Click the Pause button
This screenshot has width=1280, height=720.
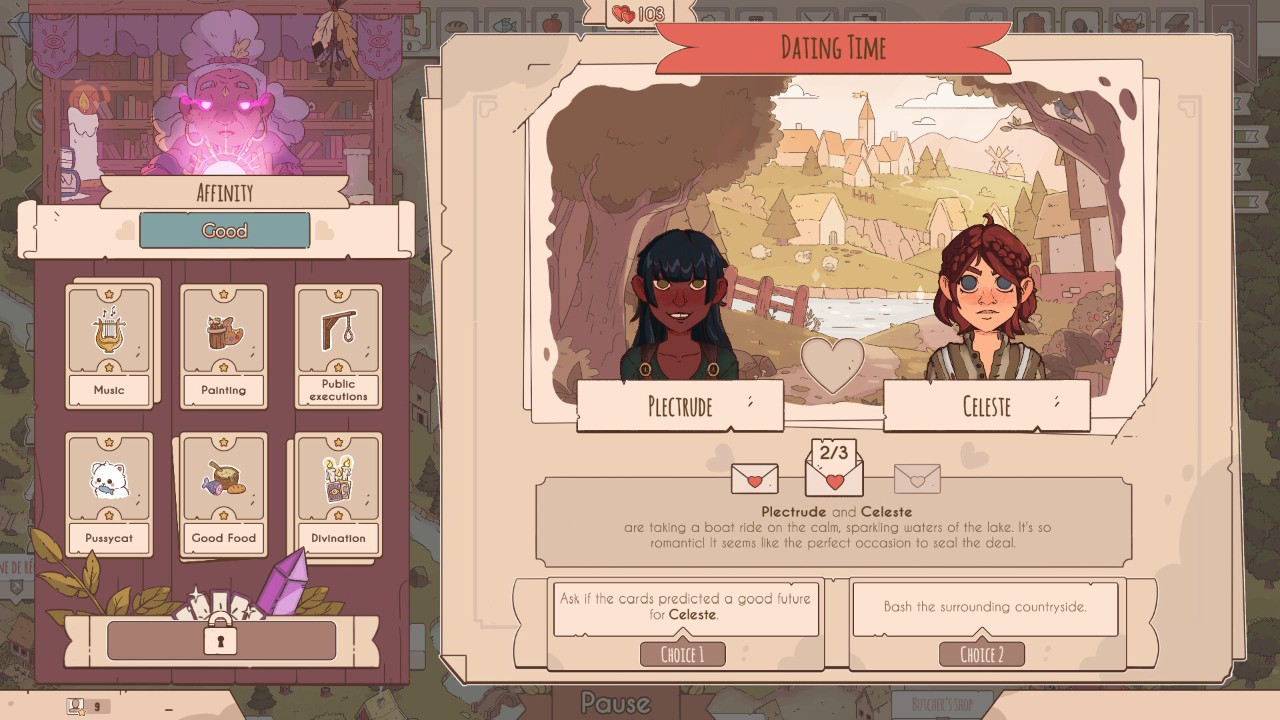coord(616,703)
